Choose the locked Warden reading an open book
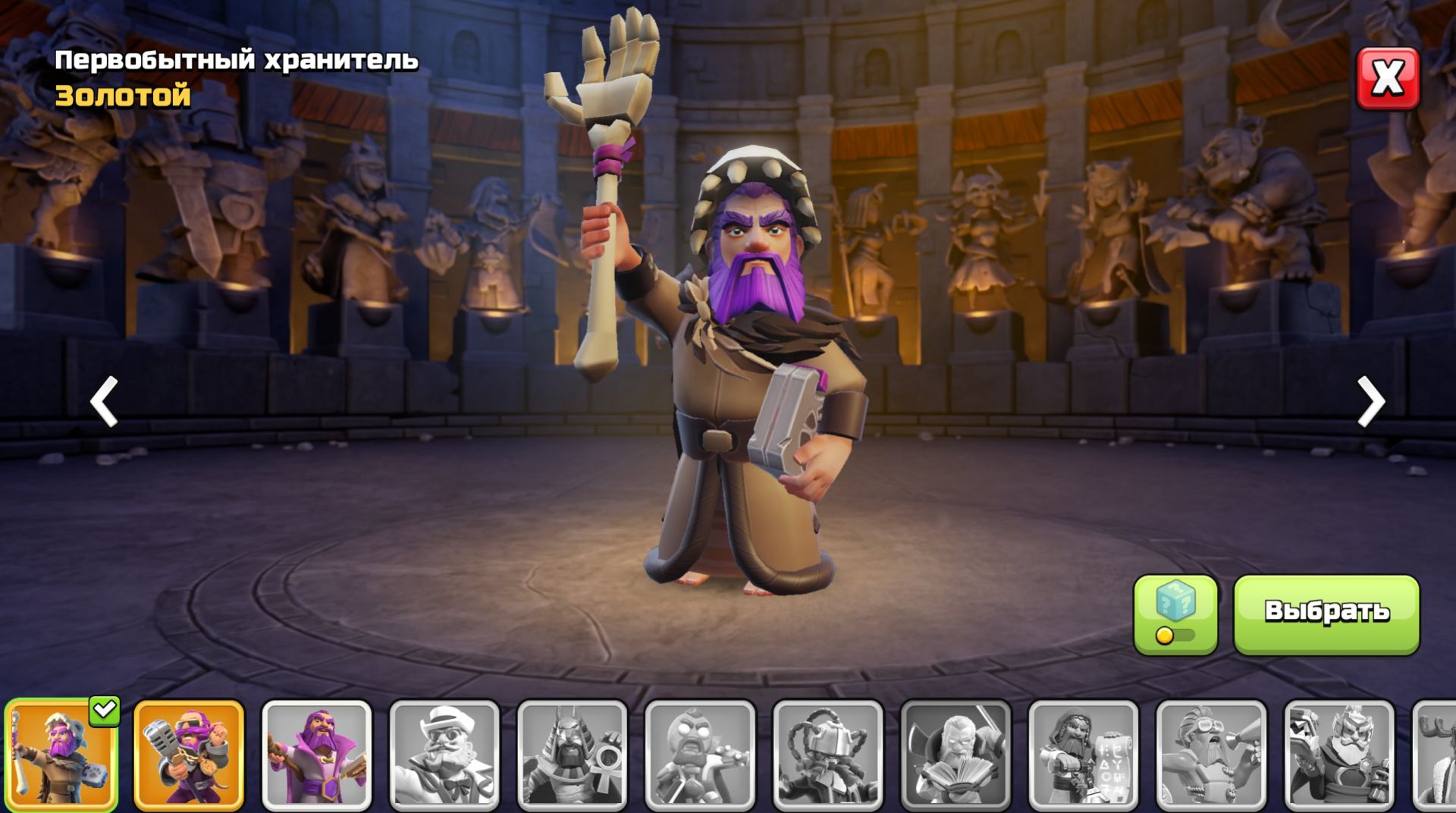1456x813 pixels. click(x=955, y=755)
